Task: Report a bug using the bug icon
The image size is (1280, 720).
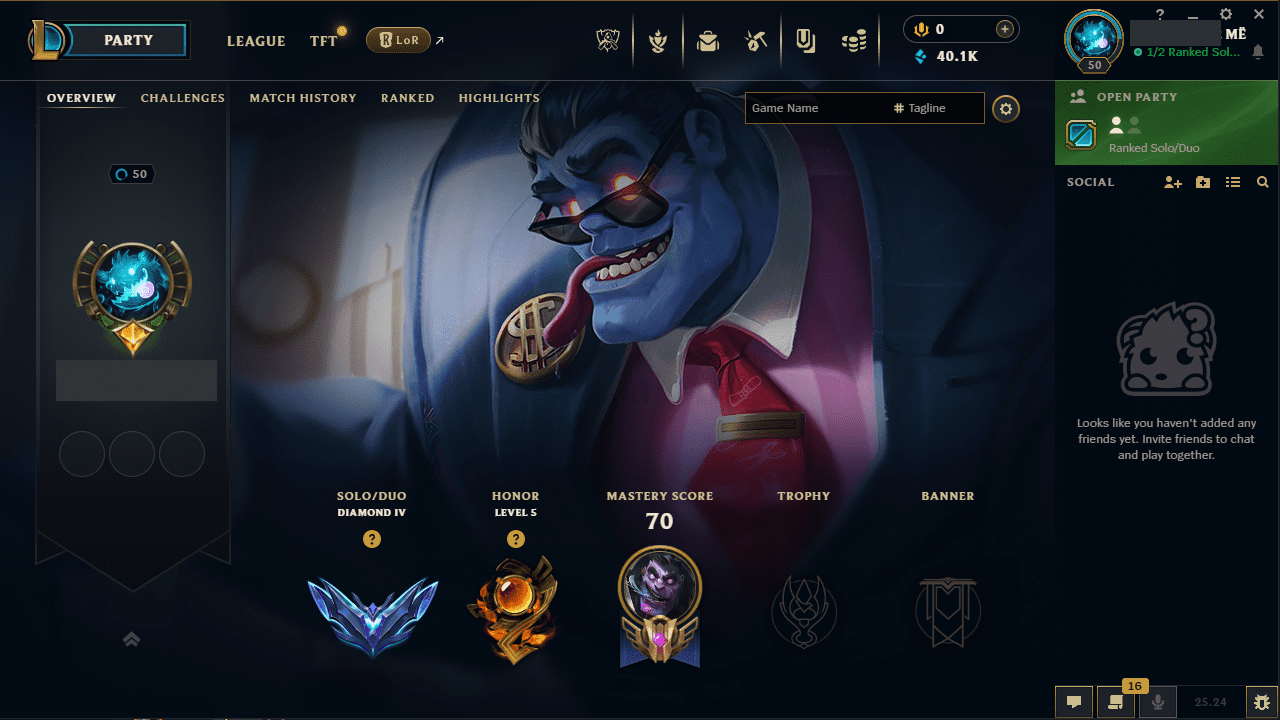Action: tap(1260, 701)
